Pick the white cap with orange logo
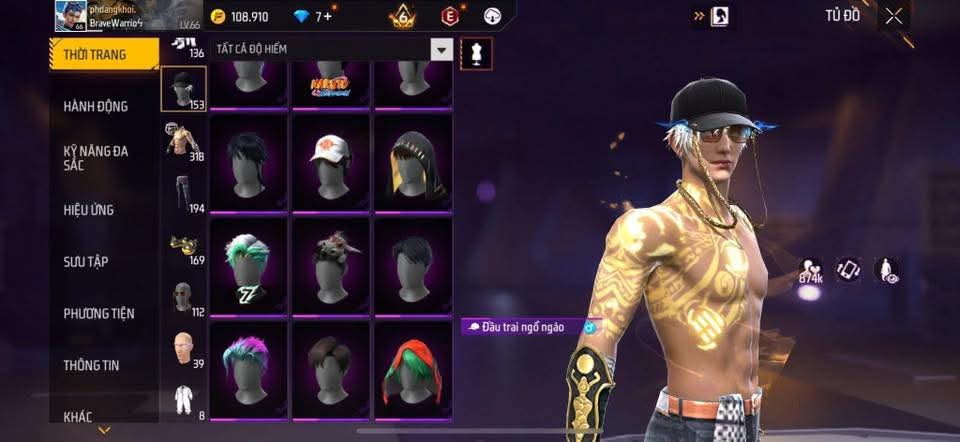This screenshot has height=442, width=960. tap(332, 162)
